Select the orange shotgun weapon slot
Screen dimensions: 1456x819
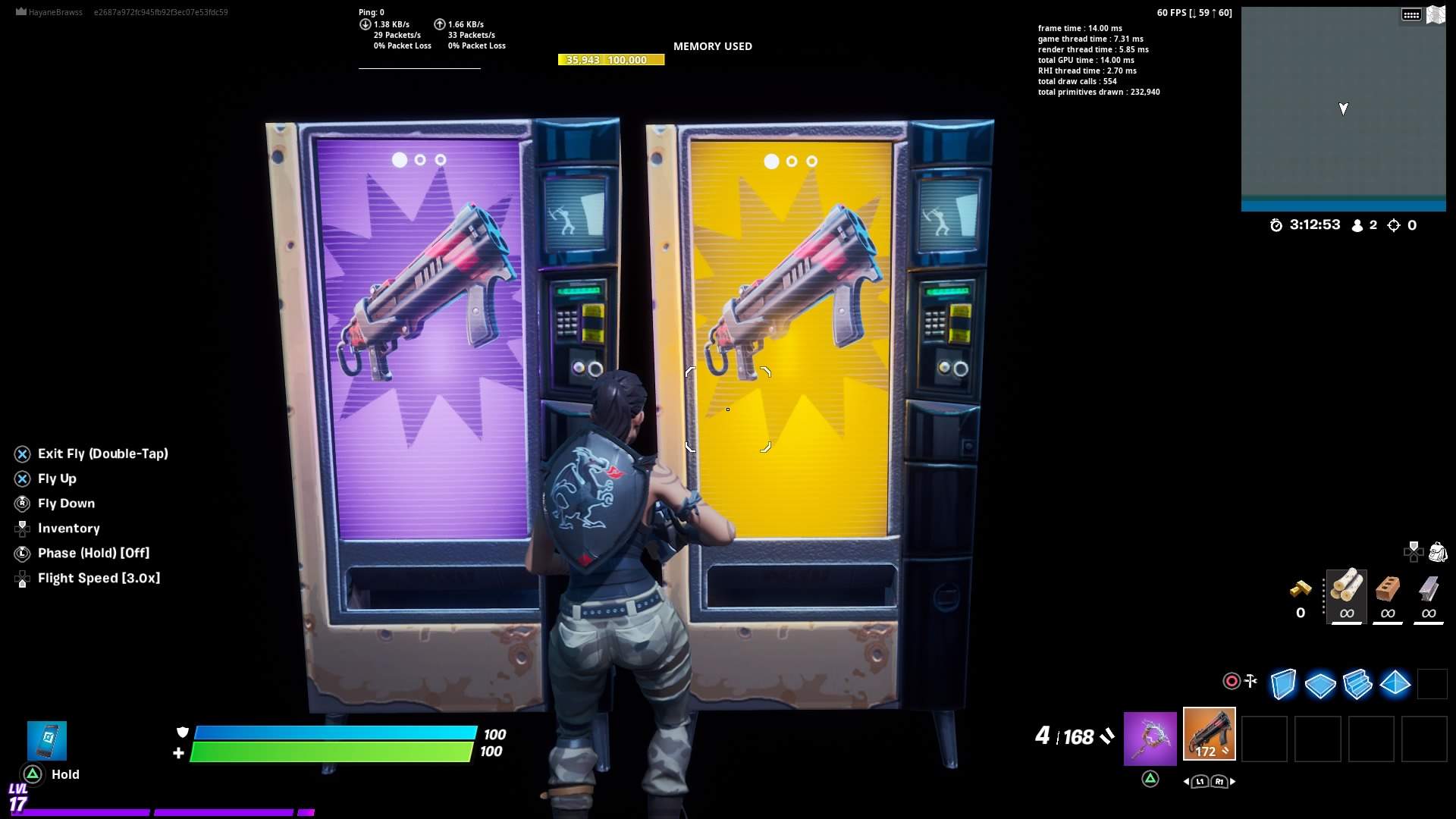click(1209, 734)
